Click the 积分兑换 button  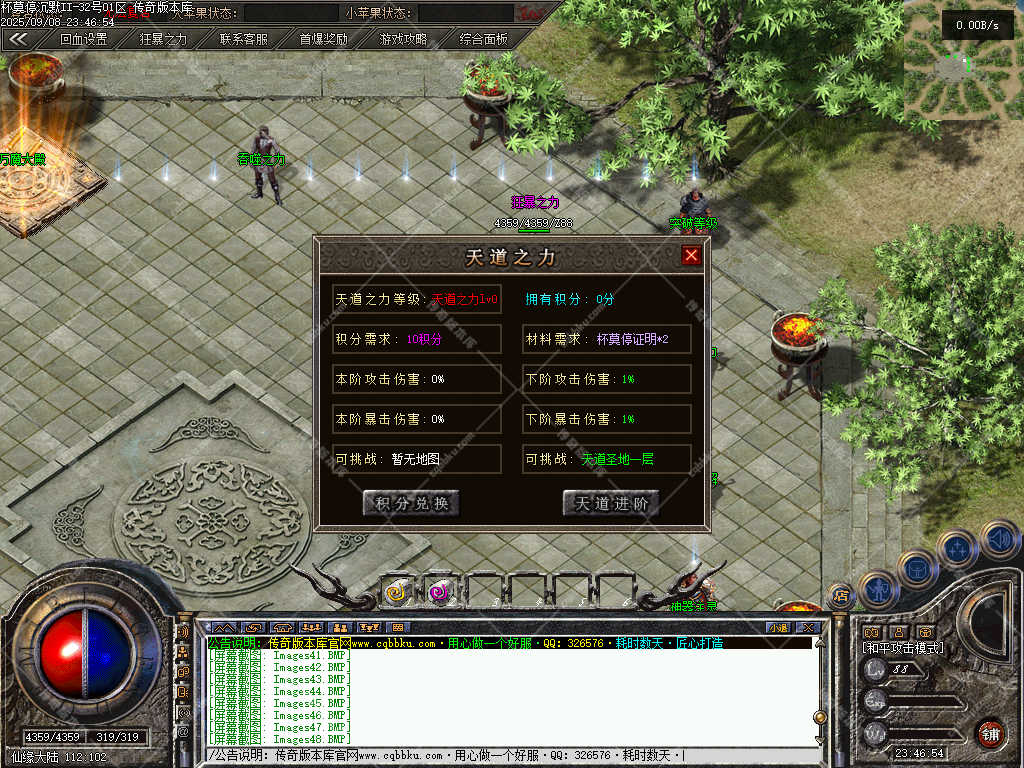(411, 503)
